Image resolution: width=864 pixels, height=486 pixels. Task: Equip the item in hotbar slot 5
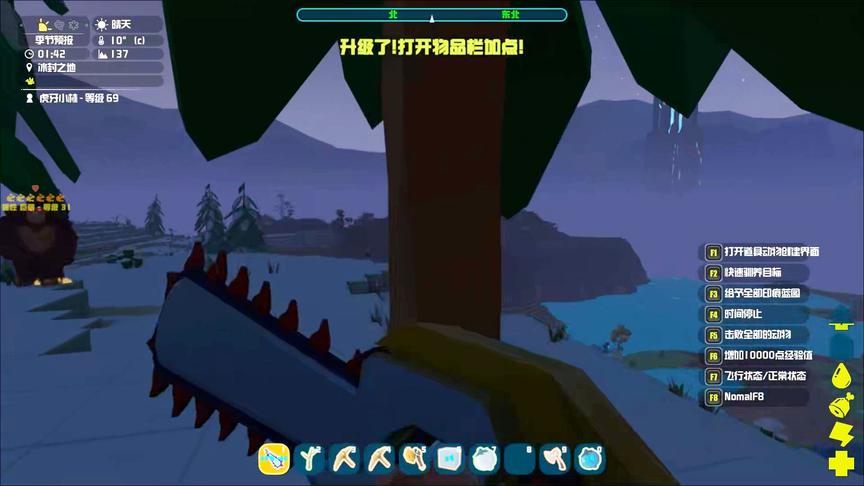[x=414, y=458]
